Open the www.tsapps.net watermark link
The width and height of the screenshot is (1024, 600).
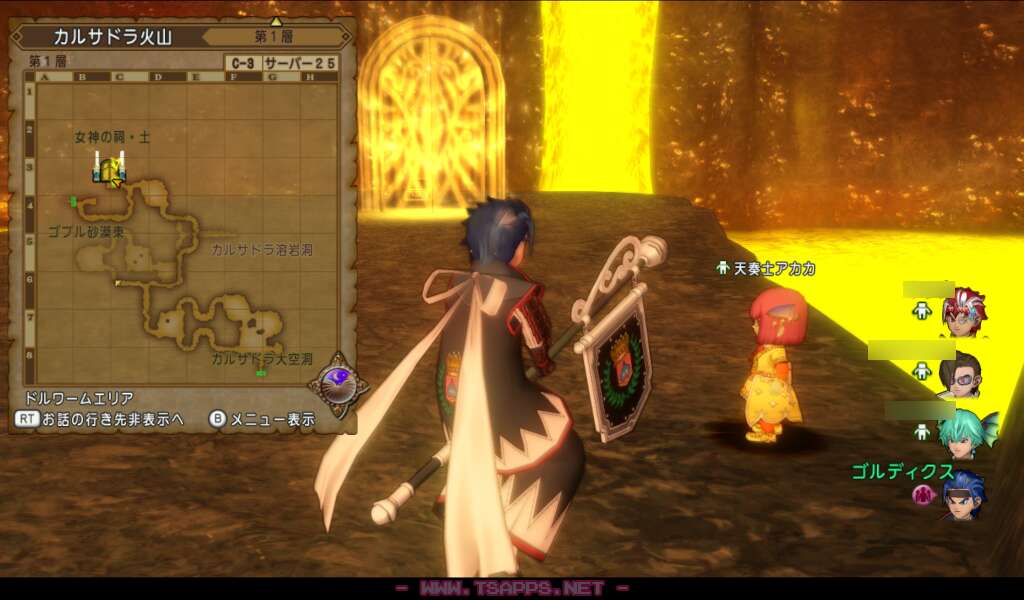[x=511, y=589]
